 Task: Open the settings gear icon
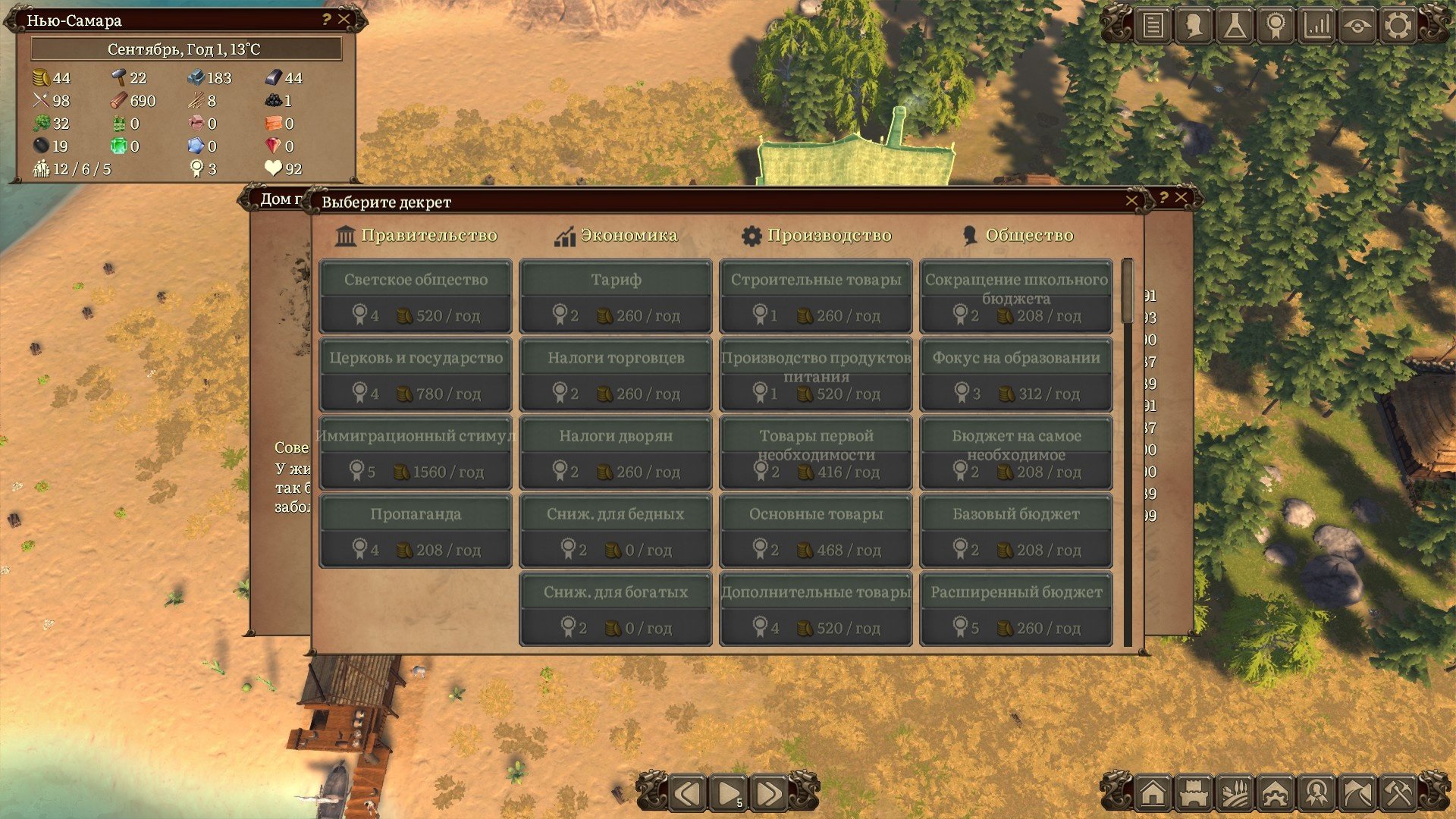[x=1398, y=26]
